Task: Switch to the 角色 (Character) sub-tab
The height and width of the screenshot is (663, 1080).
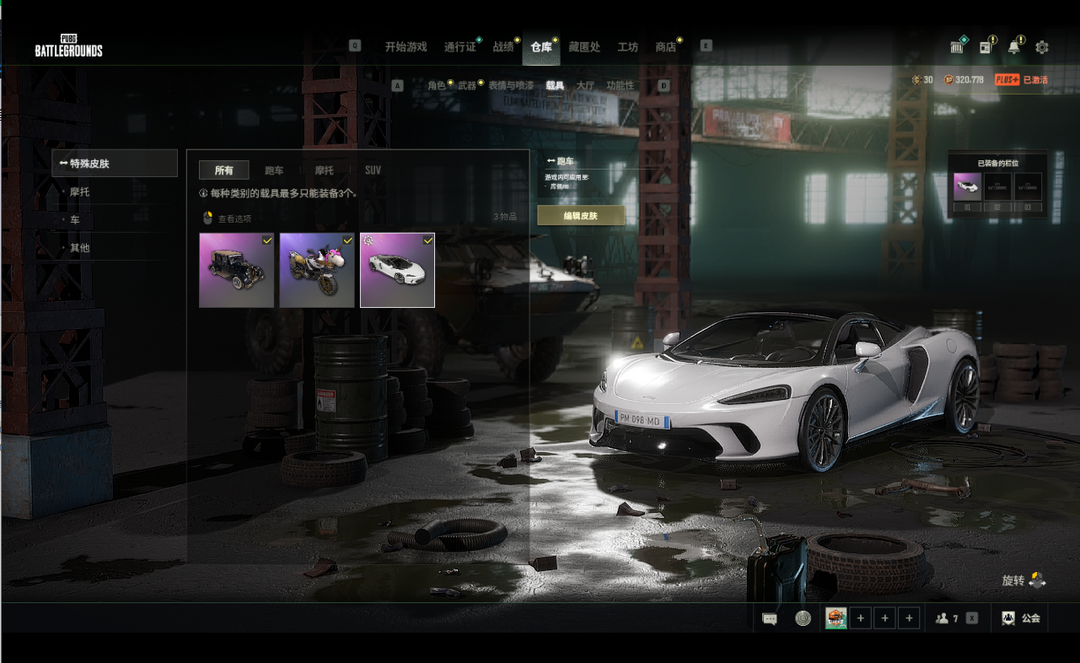Action: click(436, 86)
